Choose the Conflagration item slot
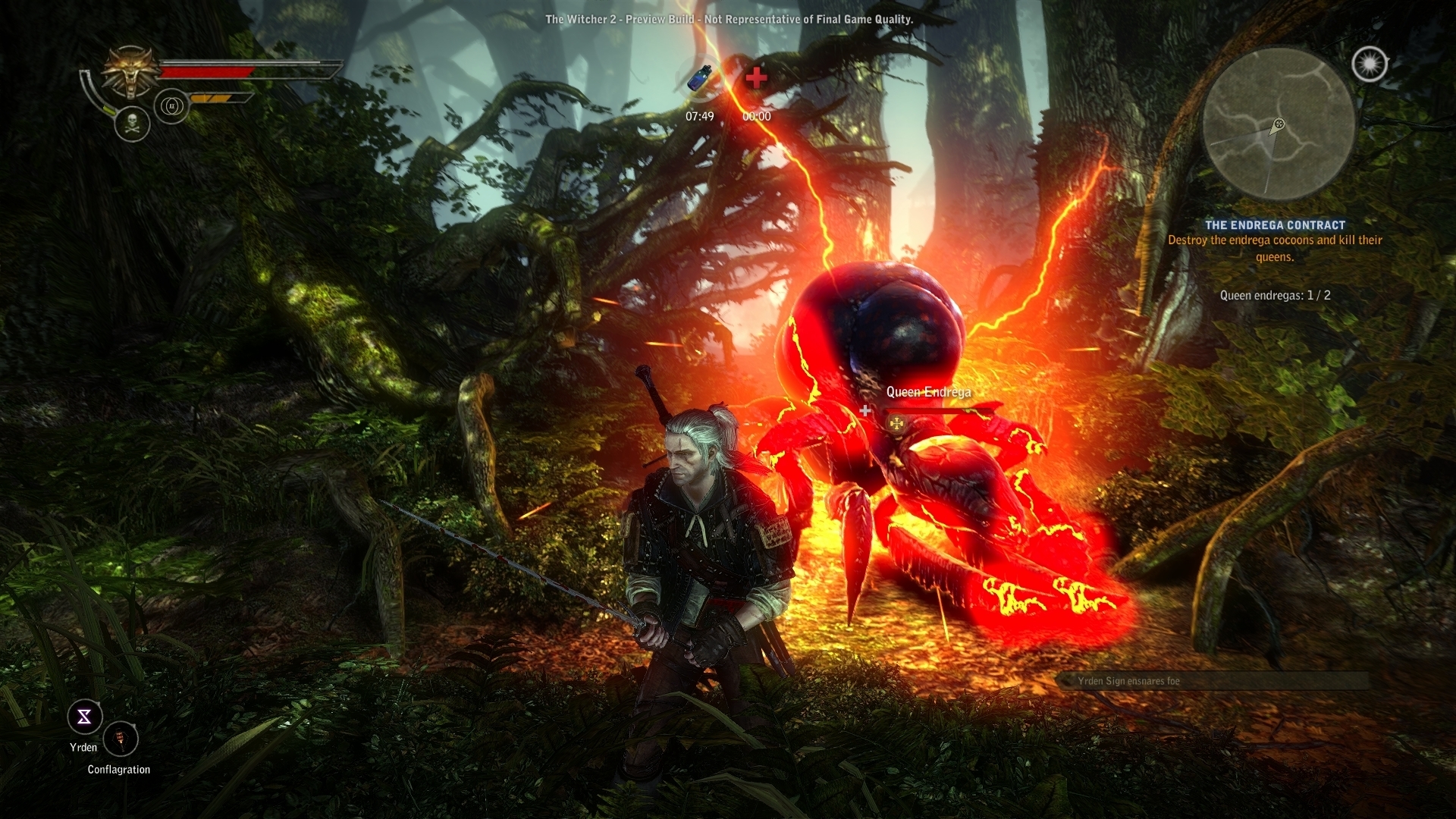Image resolution: width=1456 pixels, height=819 pixels. pos(121,738)
